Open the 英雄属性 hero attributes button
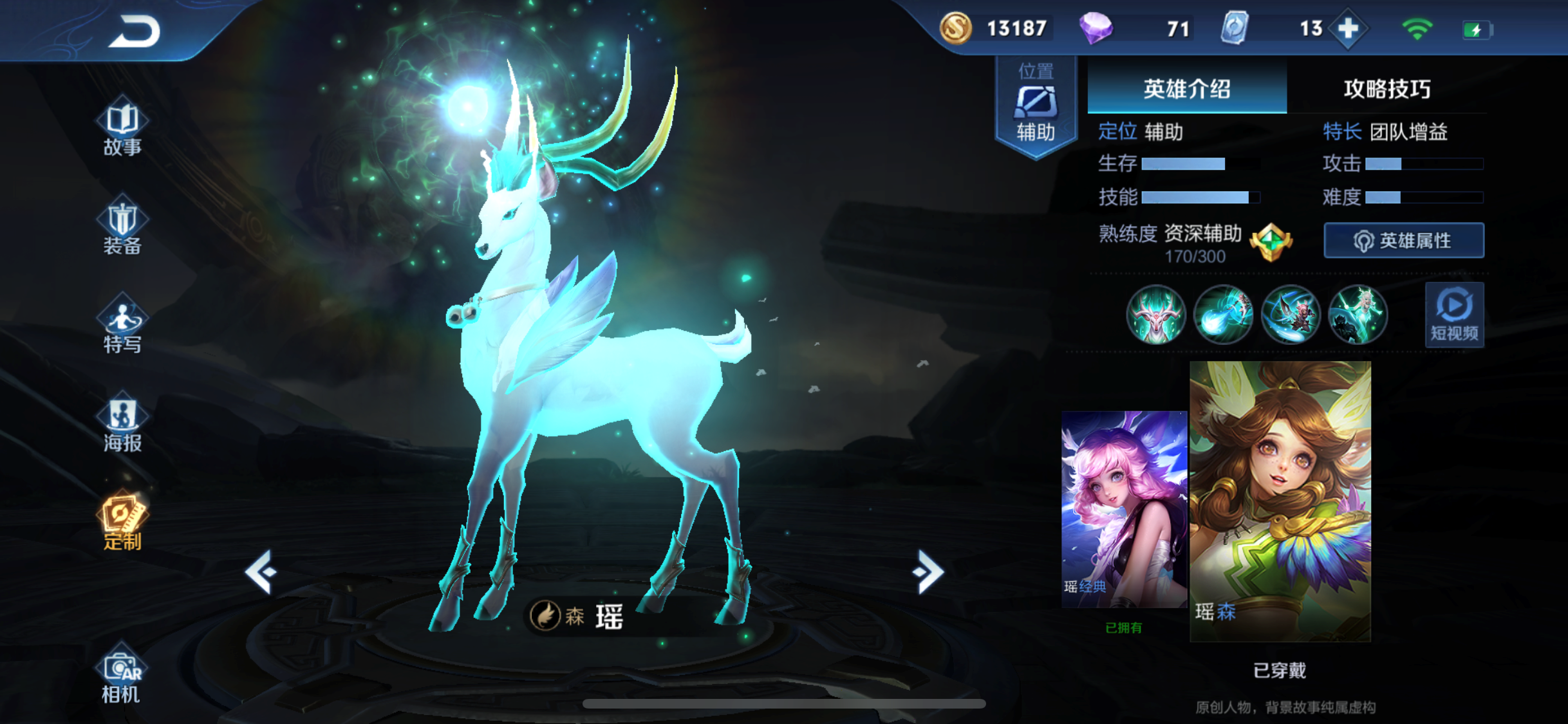The width and height of the screenshot is (1568, 724). pos(1404,241)
